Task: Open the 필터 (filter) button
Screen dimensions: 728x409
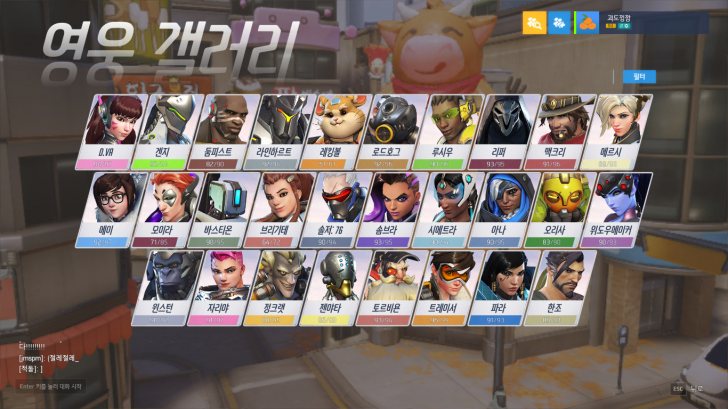Action: click(639, 76)
